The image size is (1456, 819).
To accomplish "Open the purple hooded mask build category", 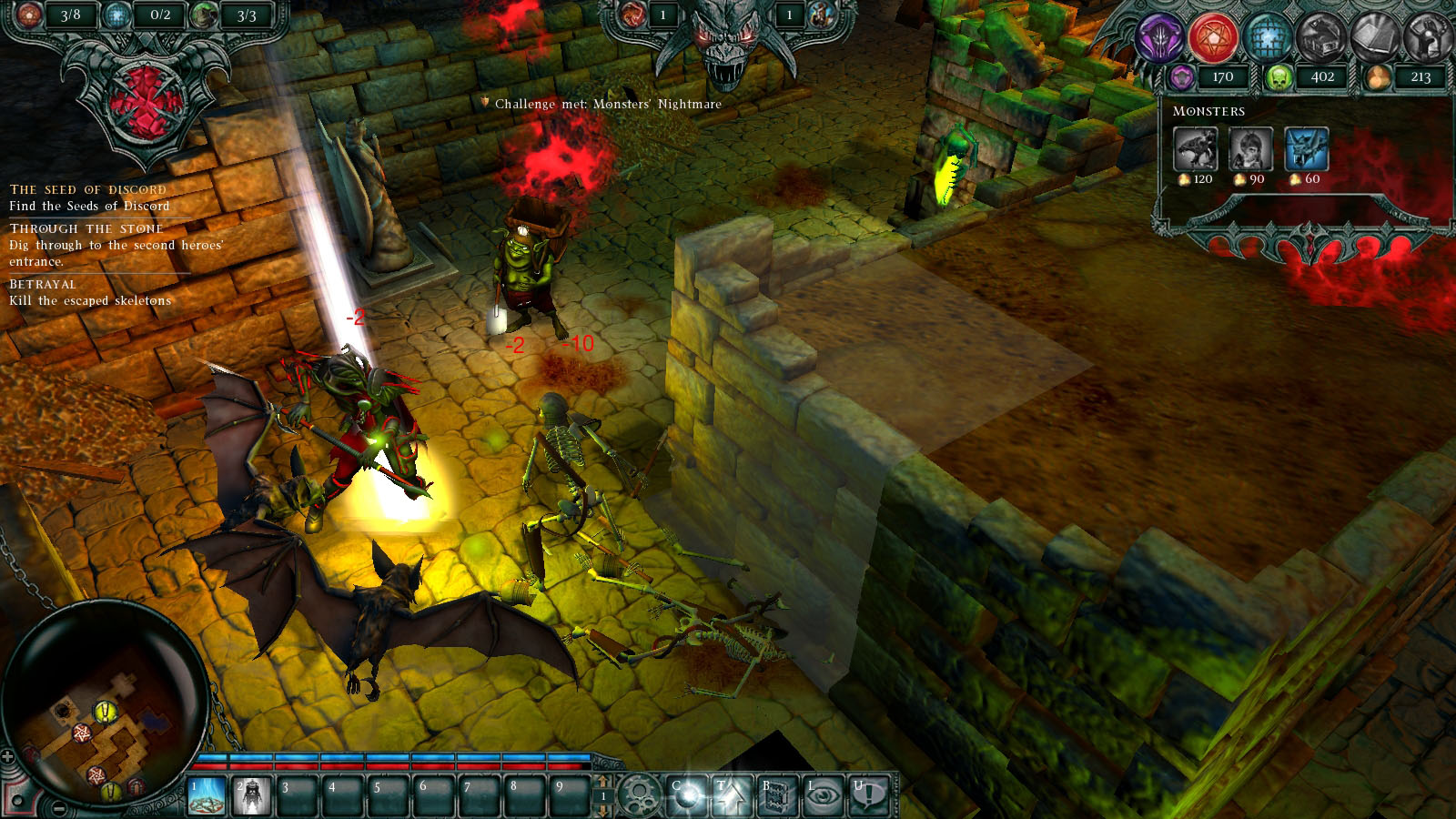I will tap(1161, 38).
